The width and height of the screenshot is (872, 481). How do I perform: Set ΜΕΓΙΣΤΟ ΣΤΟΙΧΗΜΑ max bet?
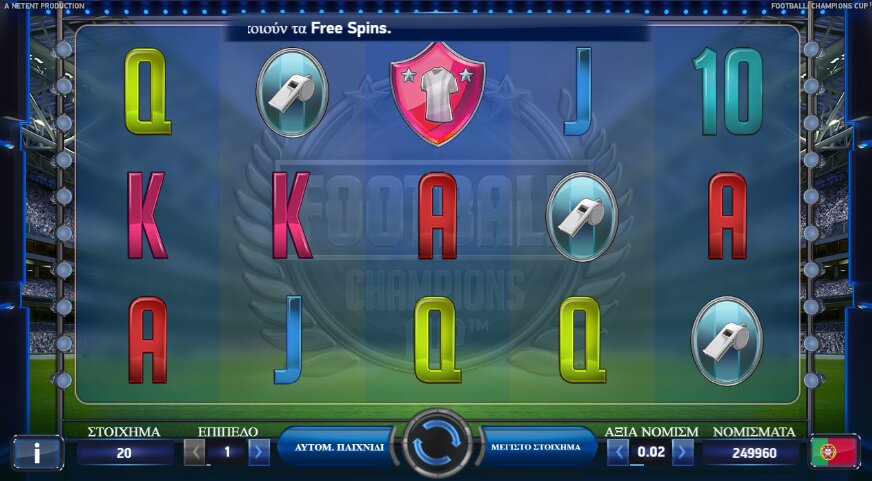coord(535,447)
